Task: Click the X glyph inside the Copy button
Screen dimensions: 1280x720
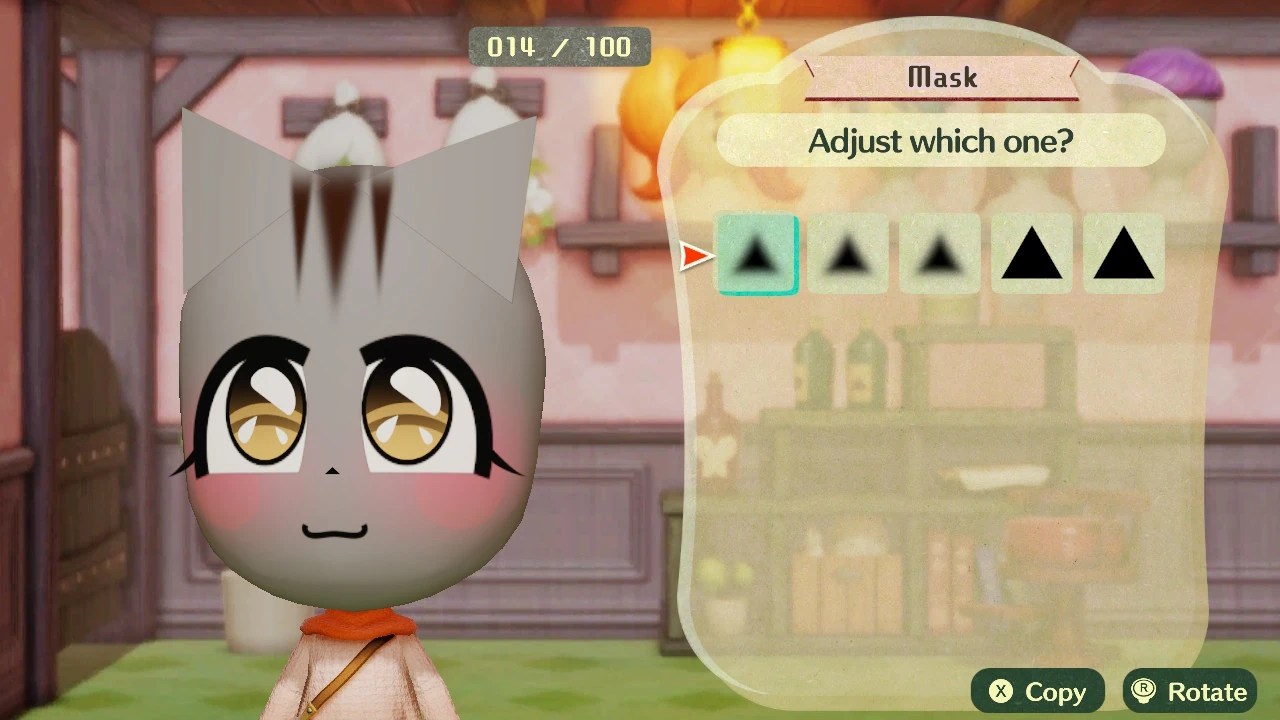Action: point(1003,691)
